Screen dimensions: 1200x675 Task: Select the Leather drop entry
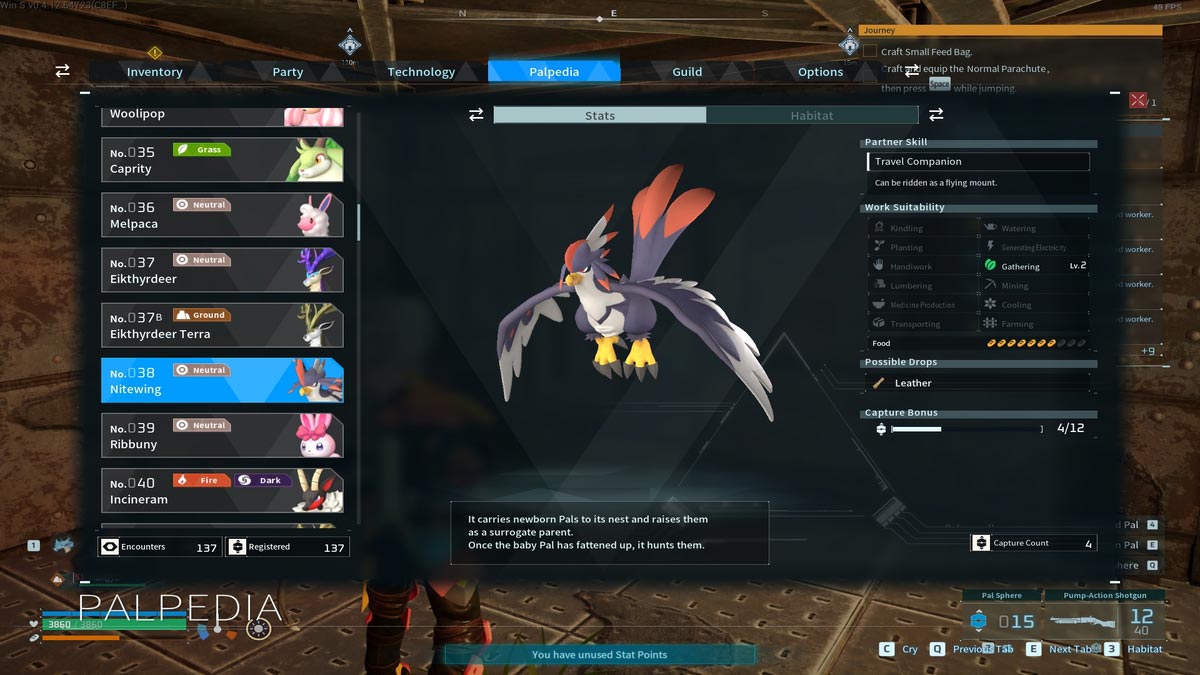pyautogui.click(x=978, y=383)
